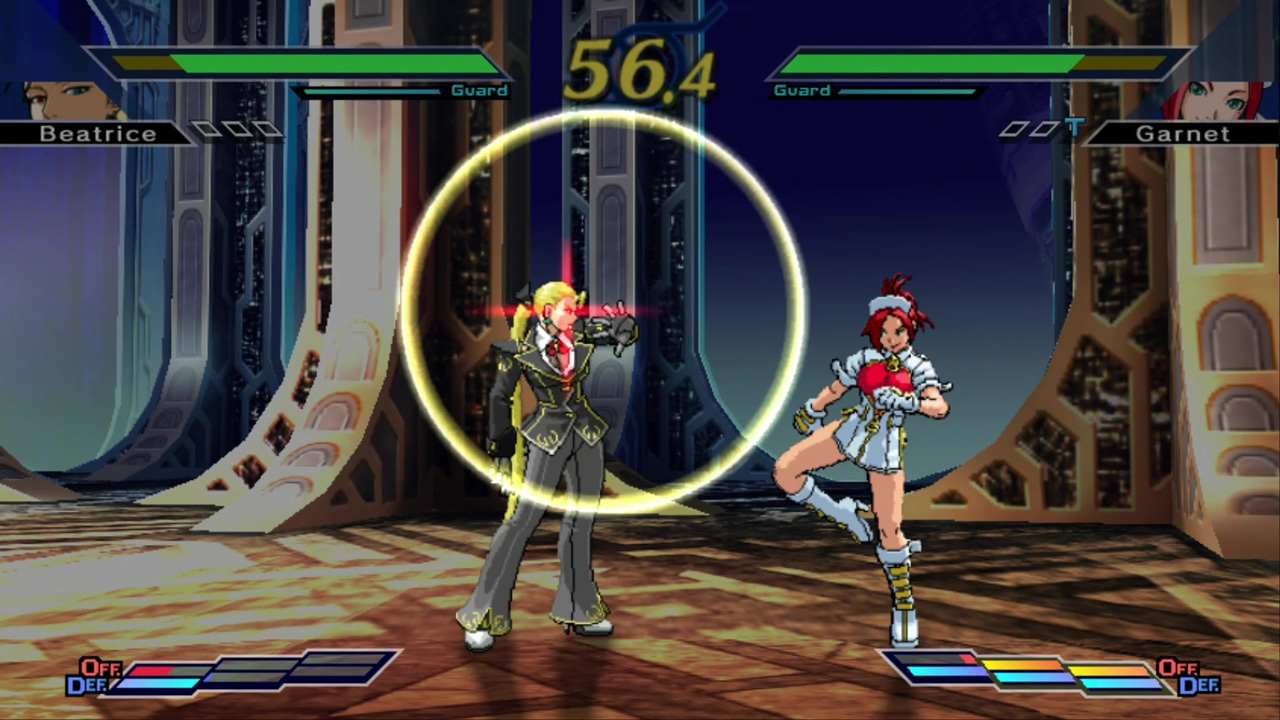Click the OFF. label on the left gauge

tap(100, 667)
